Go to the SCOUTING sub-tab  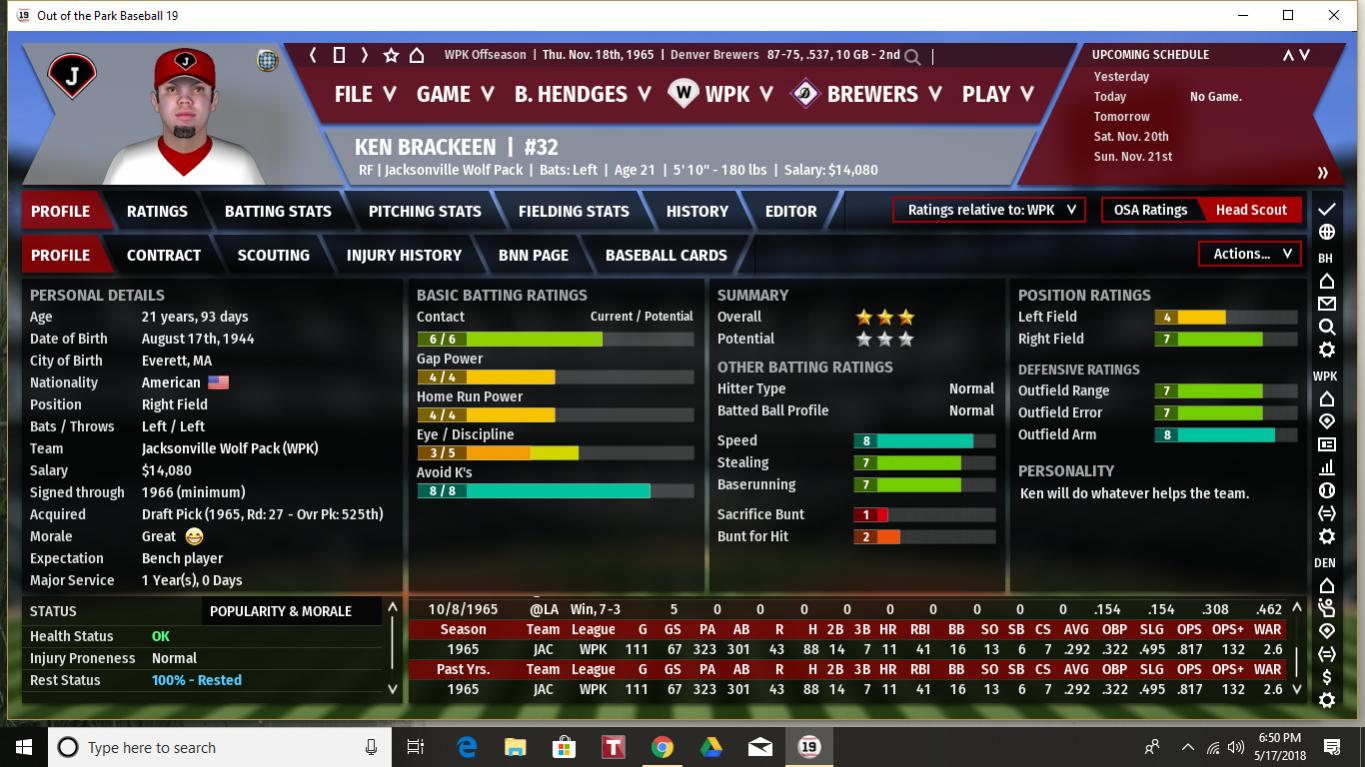click(273, 255)
